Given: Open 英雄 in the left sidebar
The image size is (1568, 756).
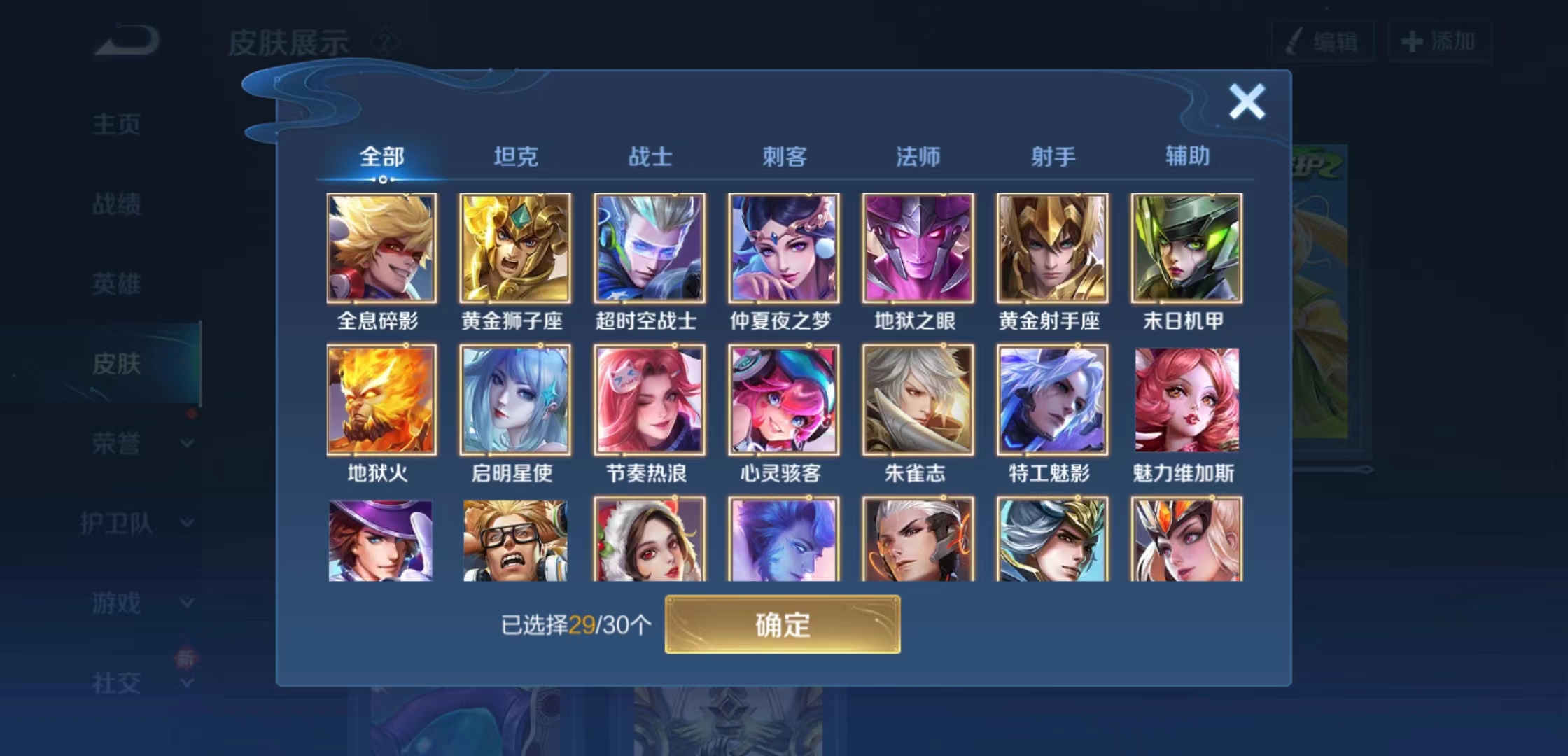Looking at the screenshot, I should (x=115, y=284).
